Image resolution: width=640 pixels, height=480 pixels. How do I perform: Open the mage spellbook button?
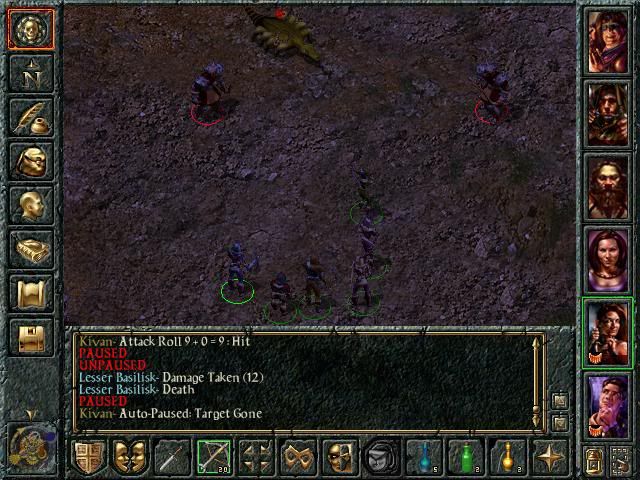tap(30, 248)
